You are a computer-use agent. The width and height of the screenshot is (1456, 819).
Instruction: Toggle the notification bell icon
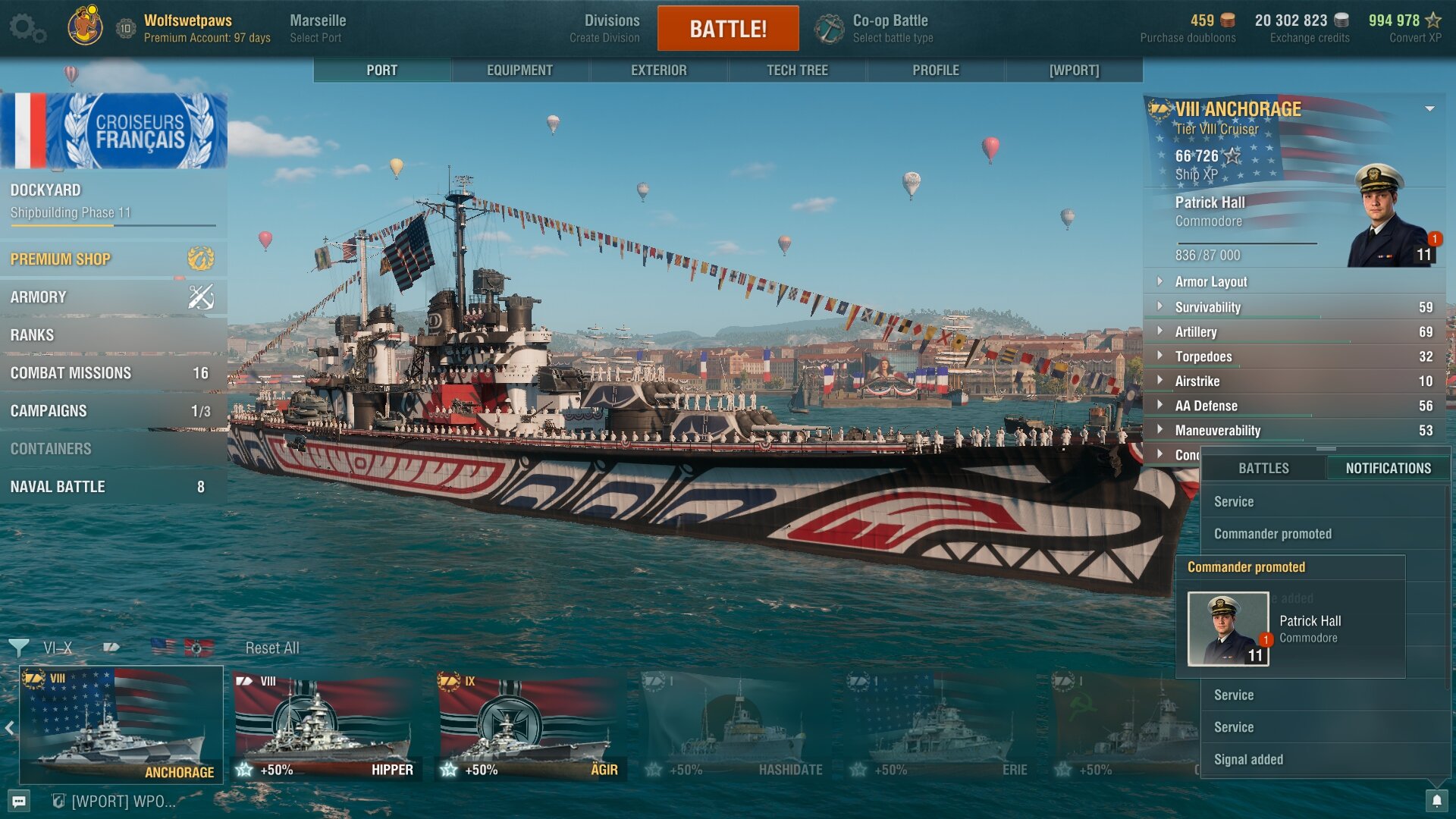coord(1436,801)
